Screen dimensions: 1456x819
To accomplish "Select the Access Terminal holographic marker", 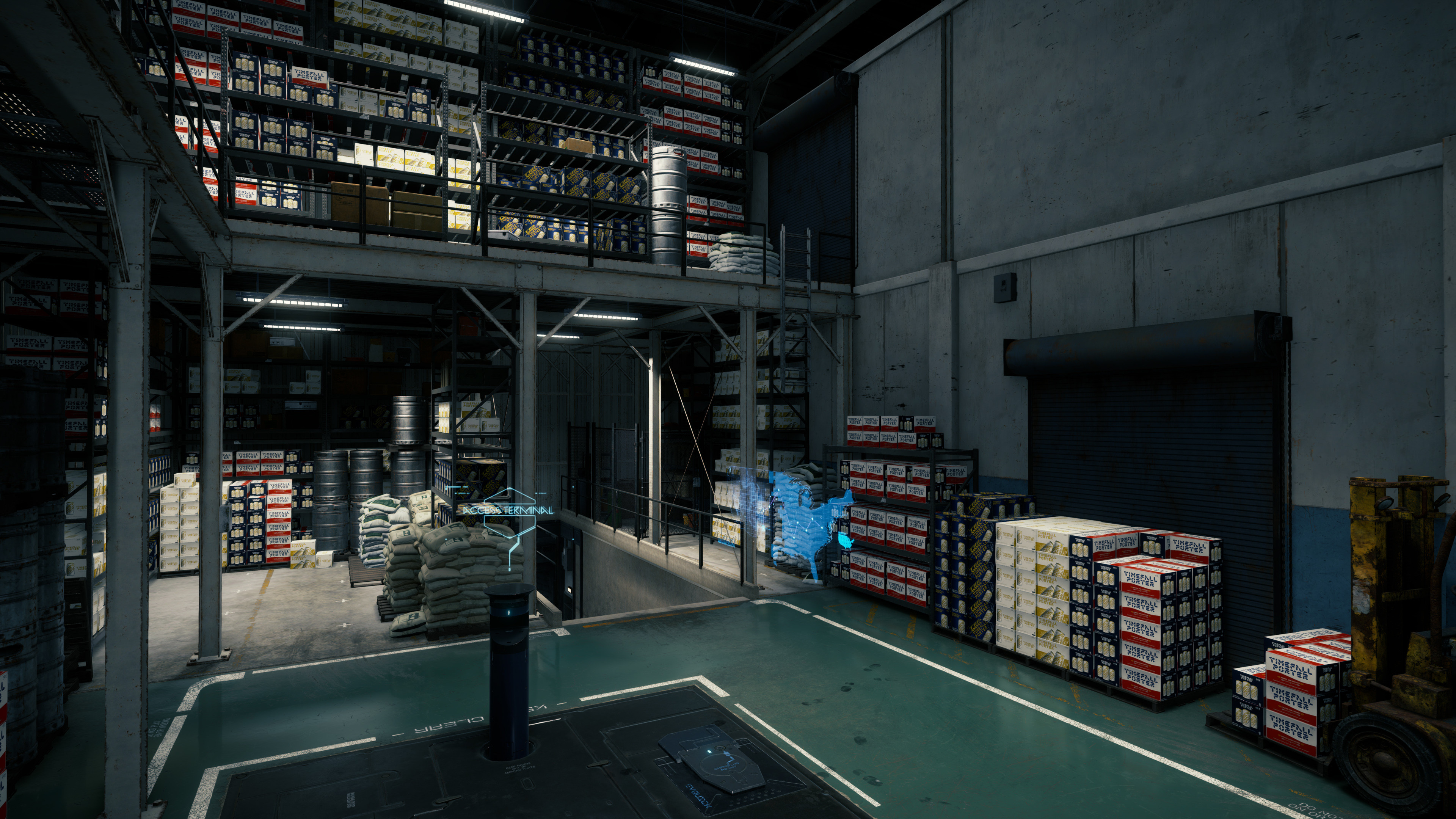I will point(507,510).
